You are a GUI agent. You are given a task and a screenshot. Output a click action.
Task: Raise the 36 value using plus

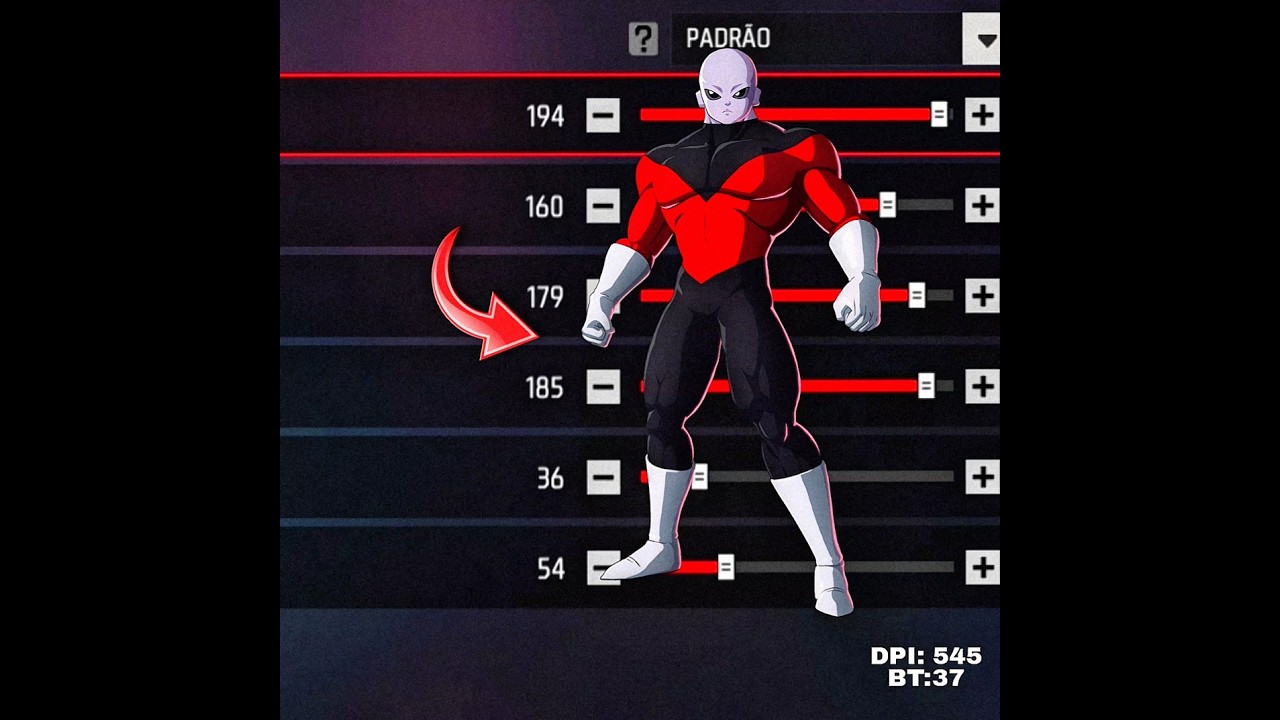[982, 477]
